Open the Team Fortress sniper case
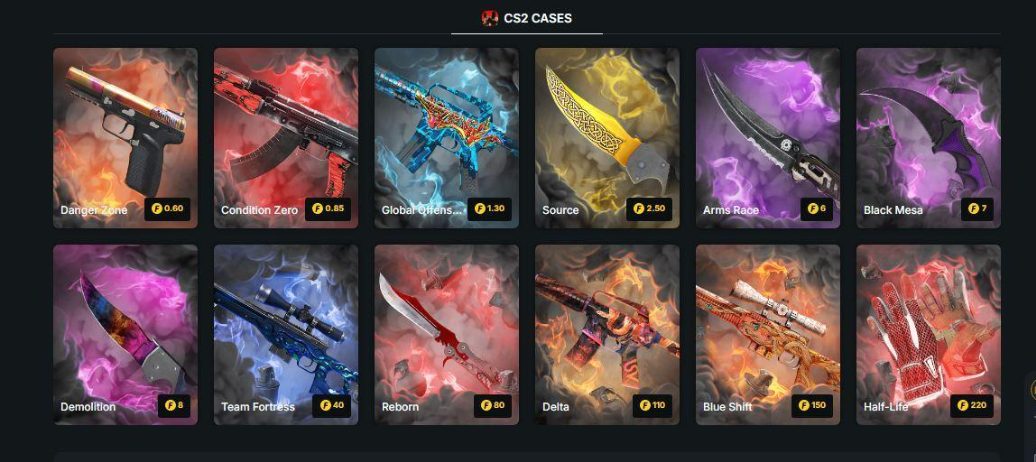1036x462 pixels. [286, 335]
